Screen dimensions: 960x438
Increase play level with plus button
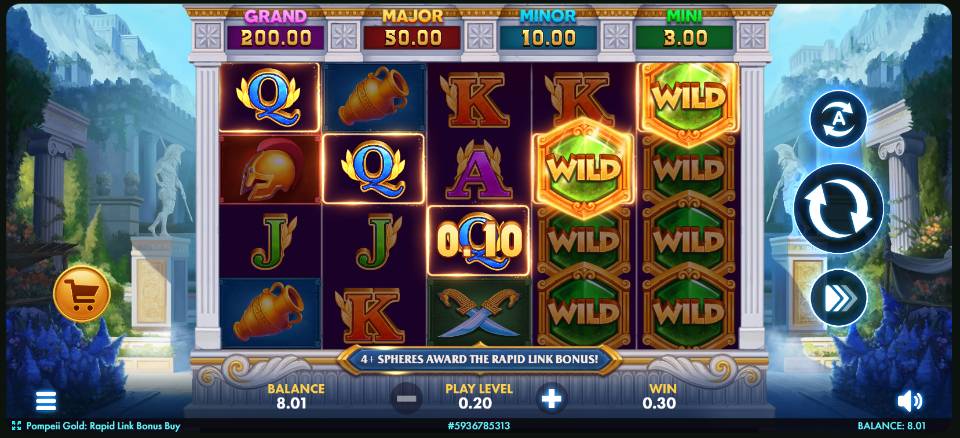pos(551,399)
